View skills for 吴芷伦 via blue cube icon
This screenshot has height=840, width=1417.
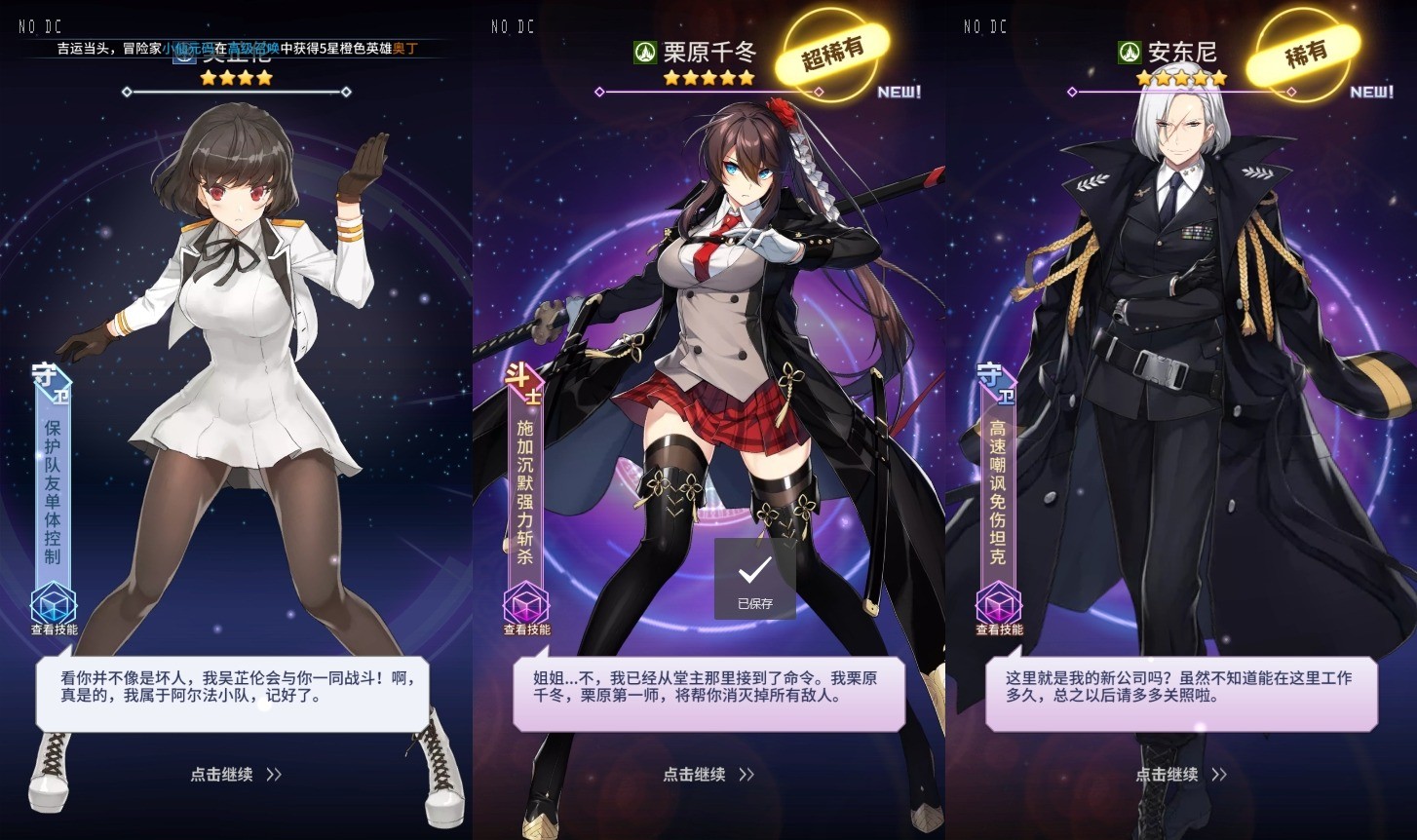click(54, 605)
